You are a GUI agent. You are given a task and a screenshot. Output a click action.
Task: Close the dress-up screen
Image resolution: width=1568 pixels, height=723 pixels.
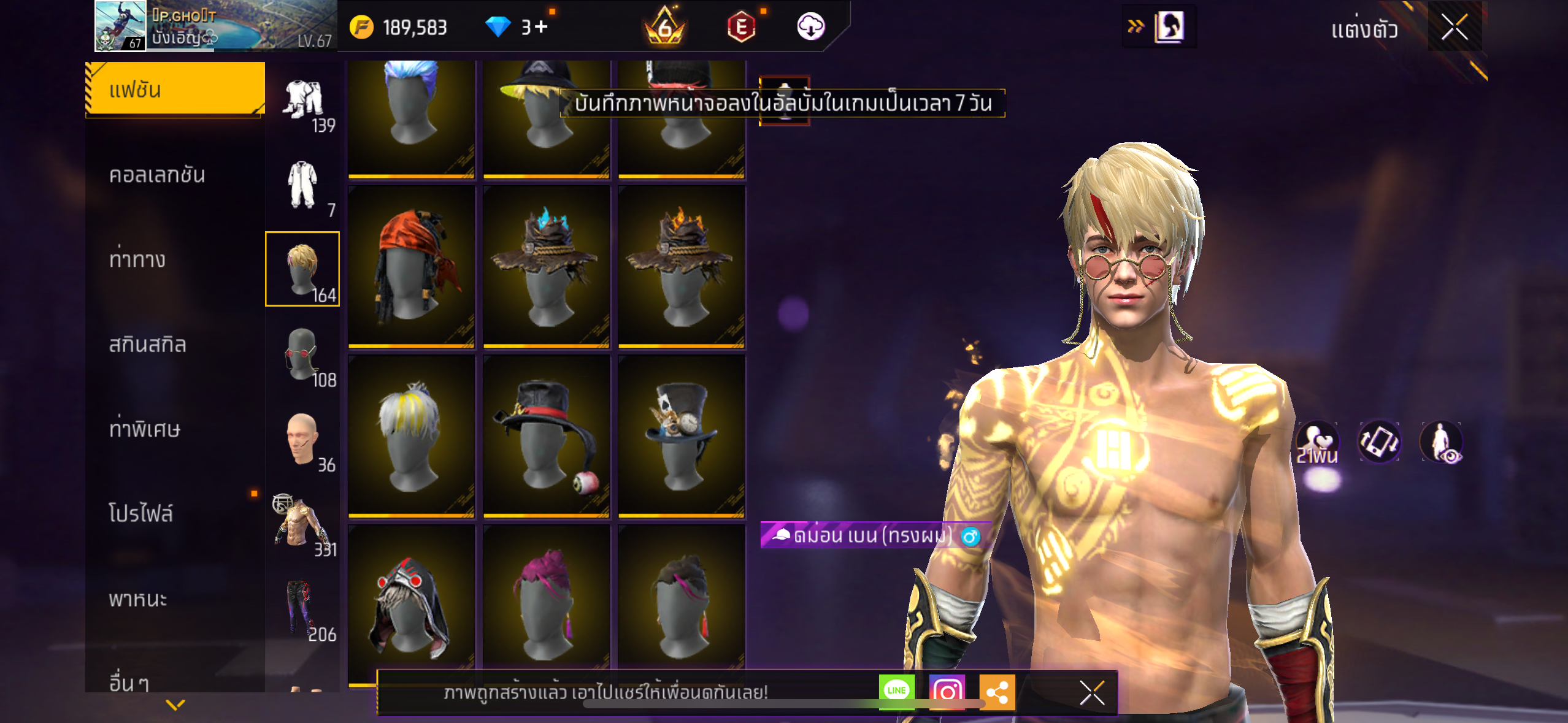tap(1454, 27)
